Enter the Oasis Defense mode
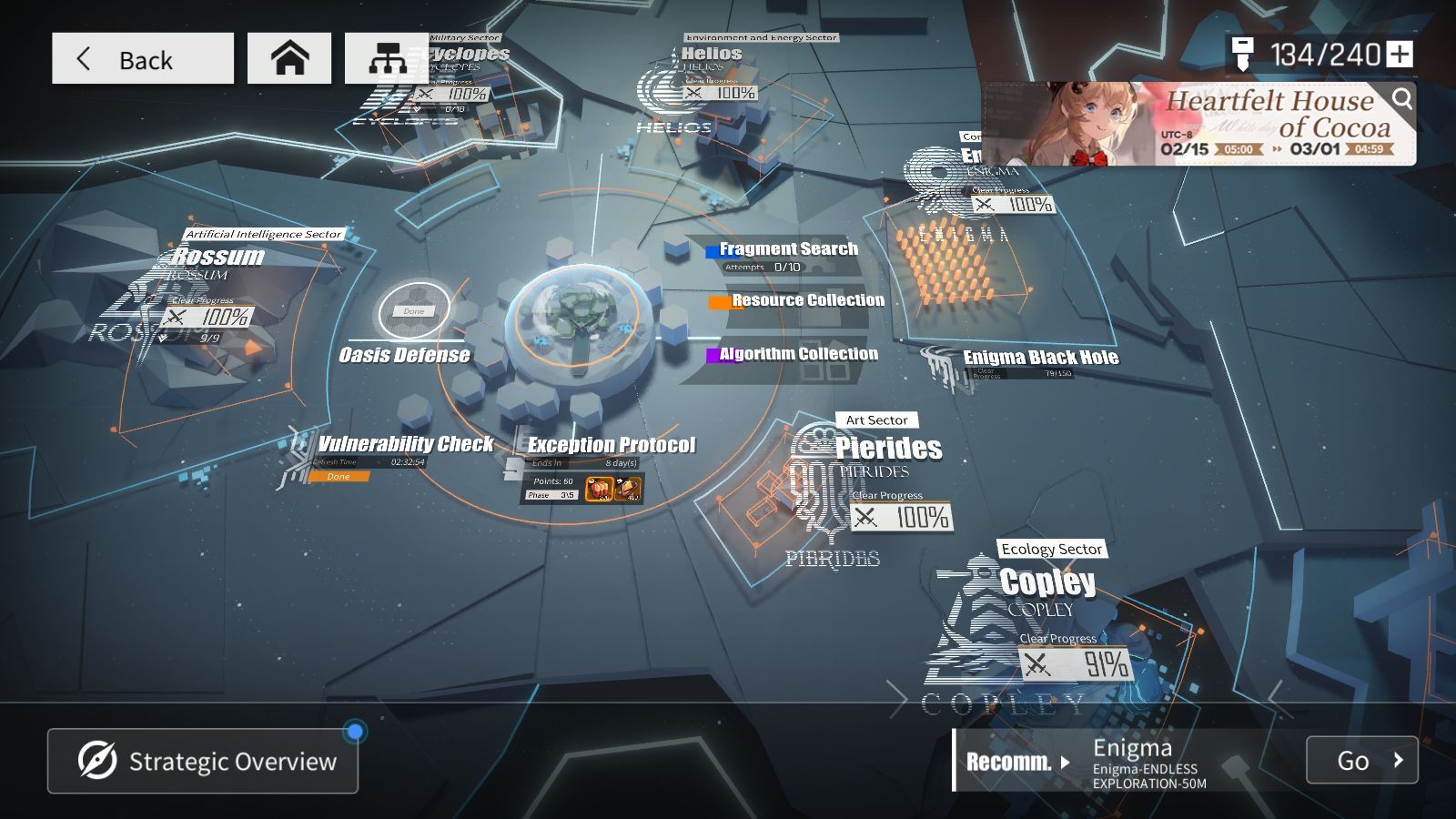The image size is (1456, 819). pos(405,355)
